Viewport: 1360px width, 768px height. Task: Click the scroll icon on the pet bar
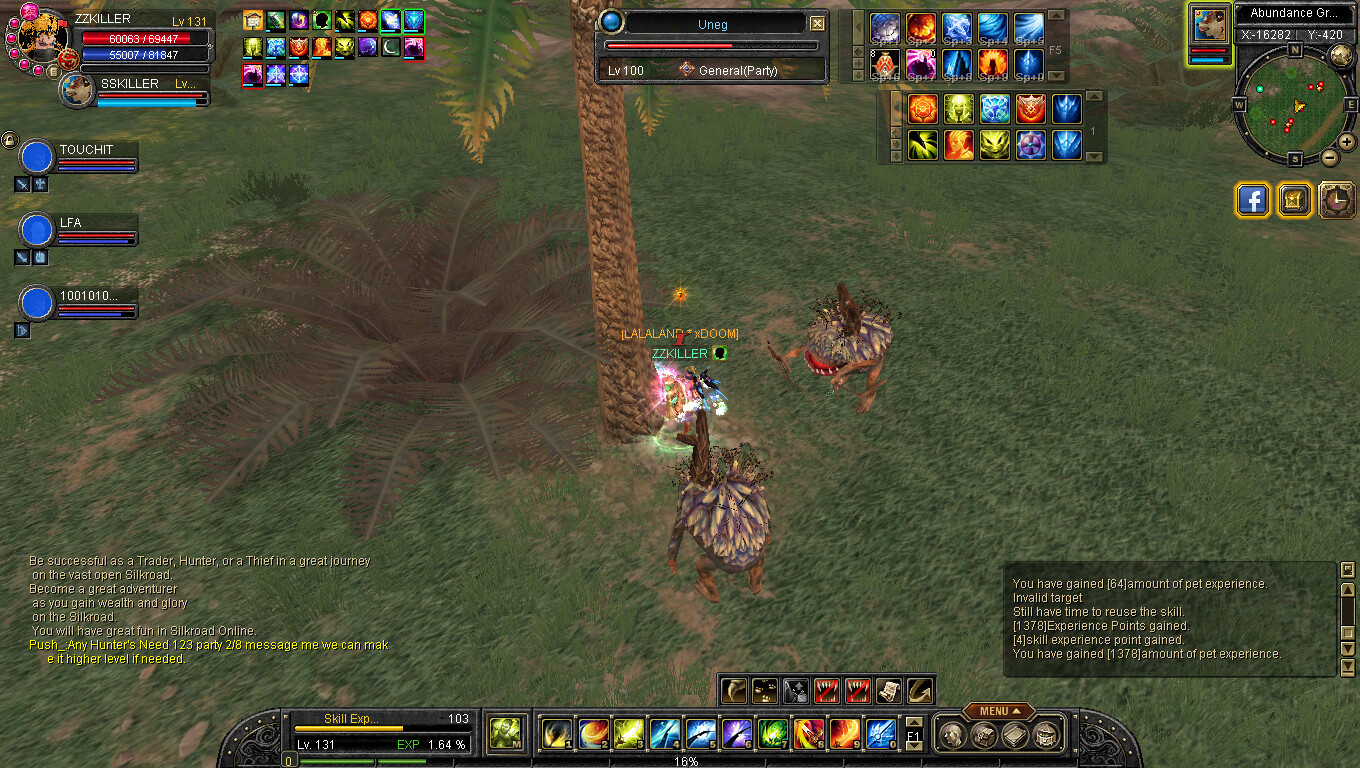[888, 690]
